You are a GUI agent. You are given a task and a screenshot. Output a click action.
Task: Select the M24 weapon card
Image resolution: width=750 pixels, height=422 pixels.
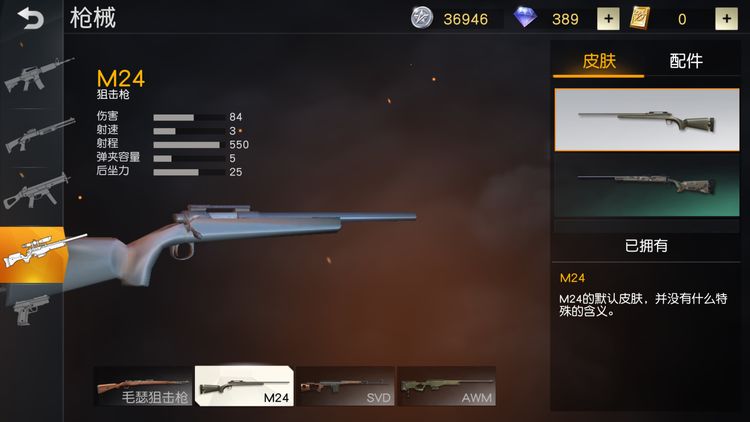(x=244, y=385)
